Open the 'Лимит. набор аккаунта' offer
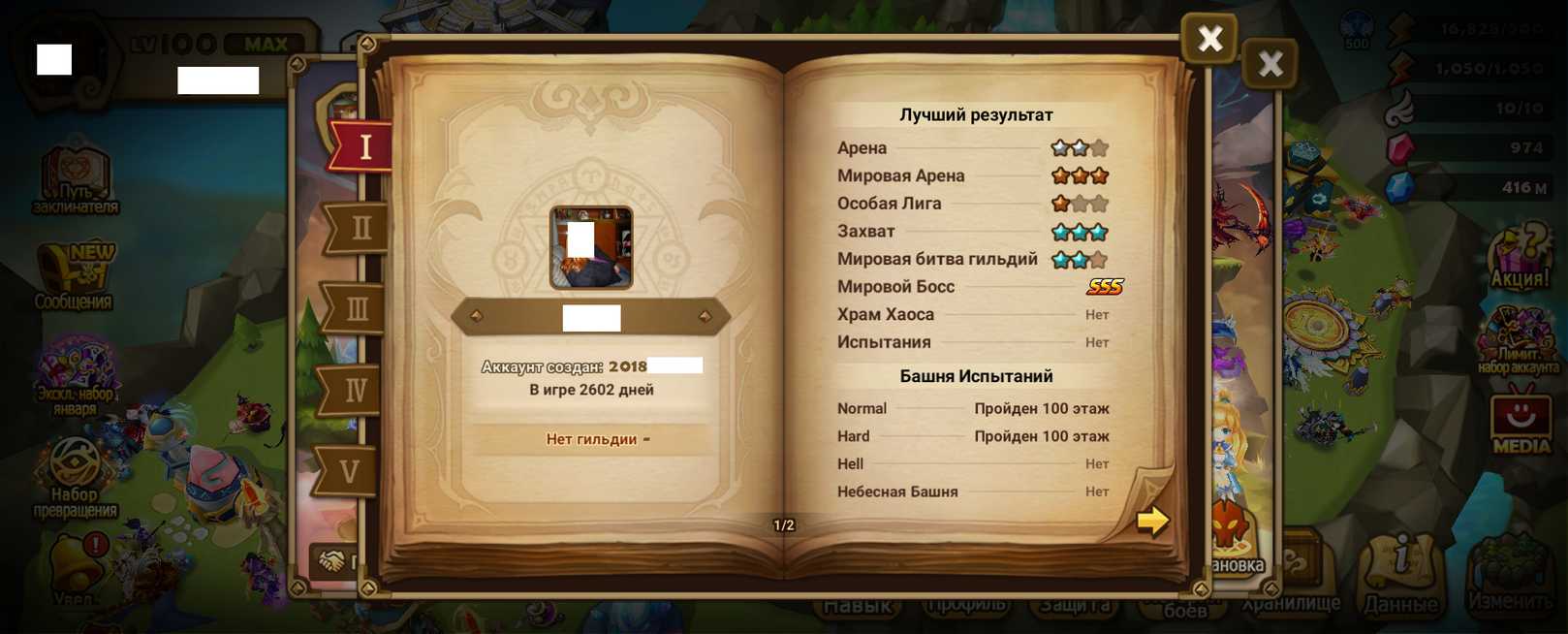Screen dimensions: 1568x634 tap(1518, 341)
